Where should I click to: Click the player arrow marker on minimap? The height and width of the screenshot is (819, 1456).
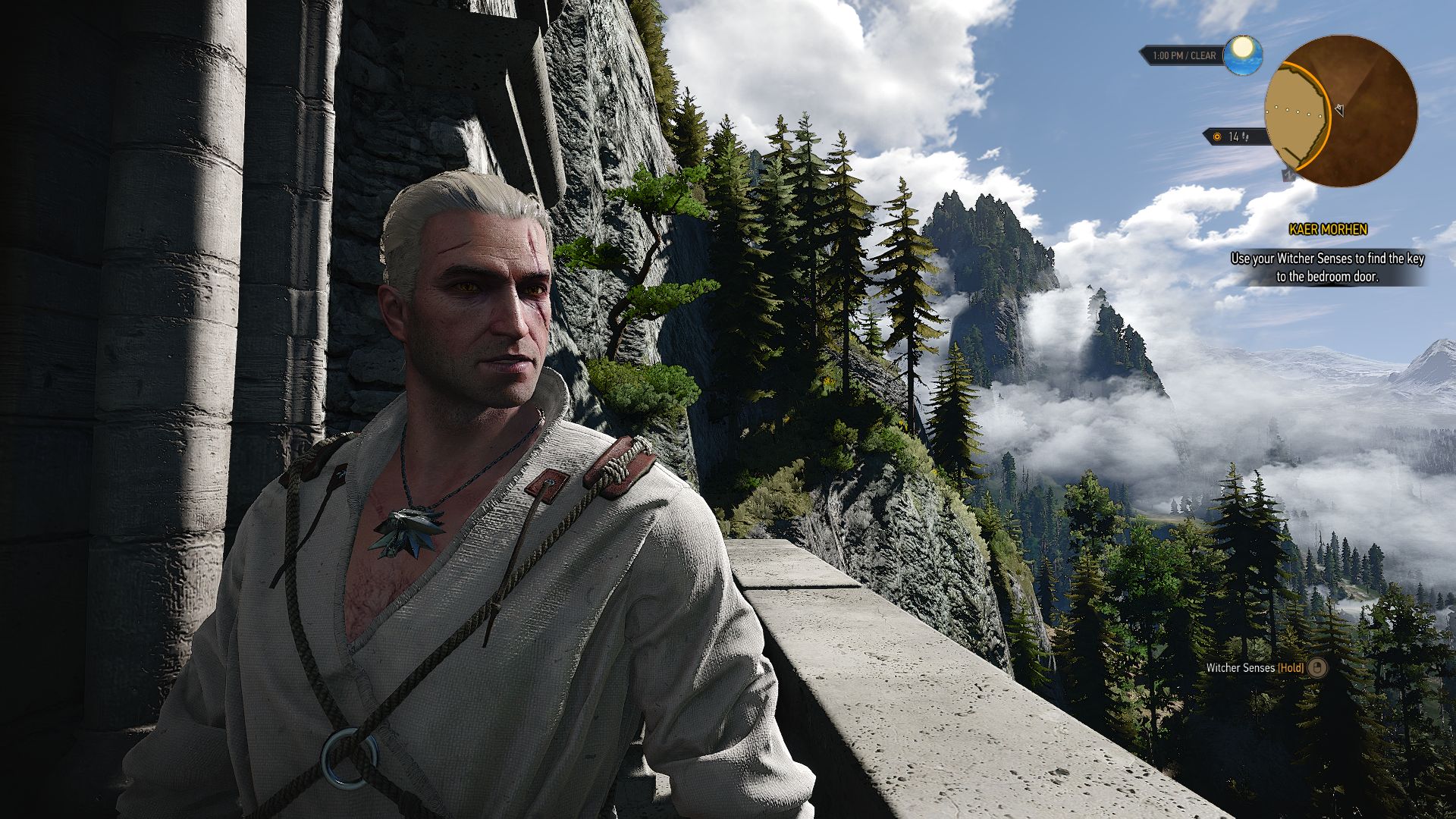pyautogui.click(x=1339, y=111)
